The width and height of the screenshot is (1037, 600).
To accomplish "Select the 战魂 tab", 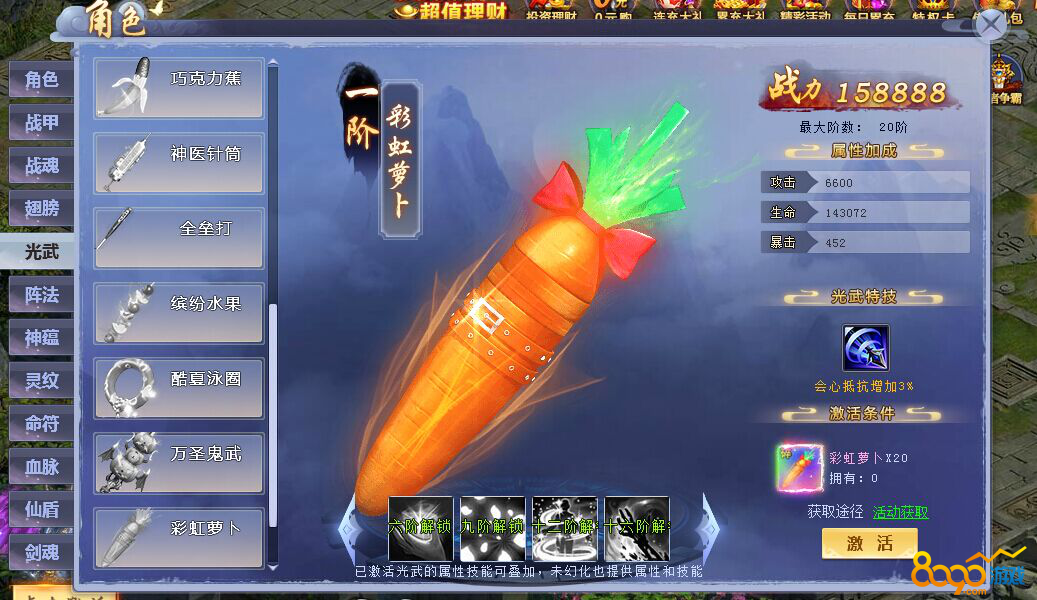I will tap(41, 166).
